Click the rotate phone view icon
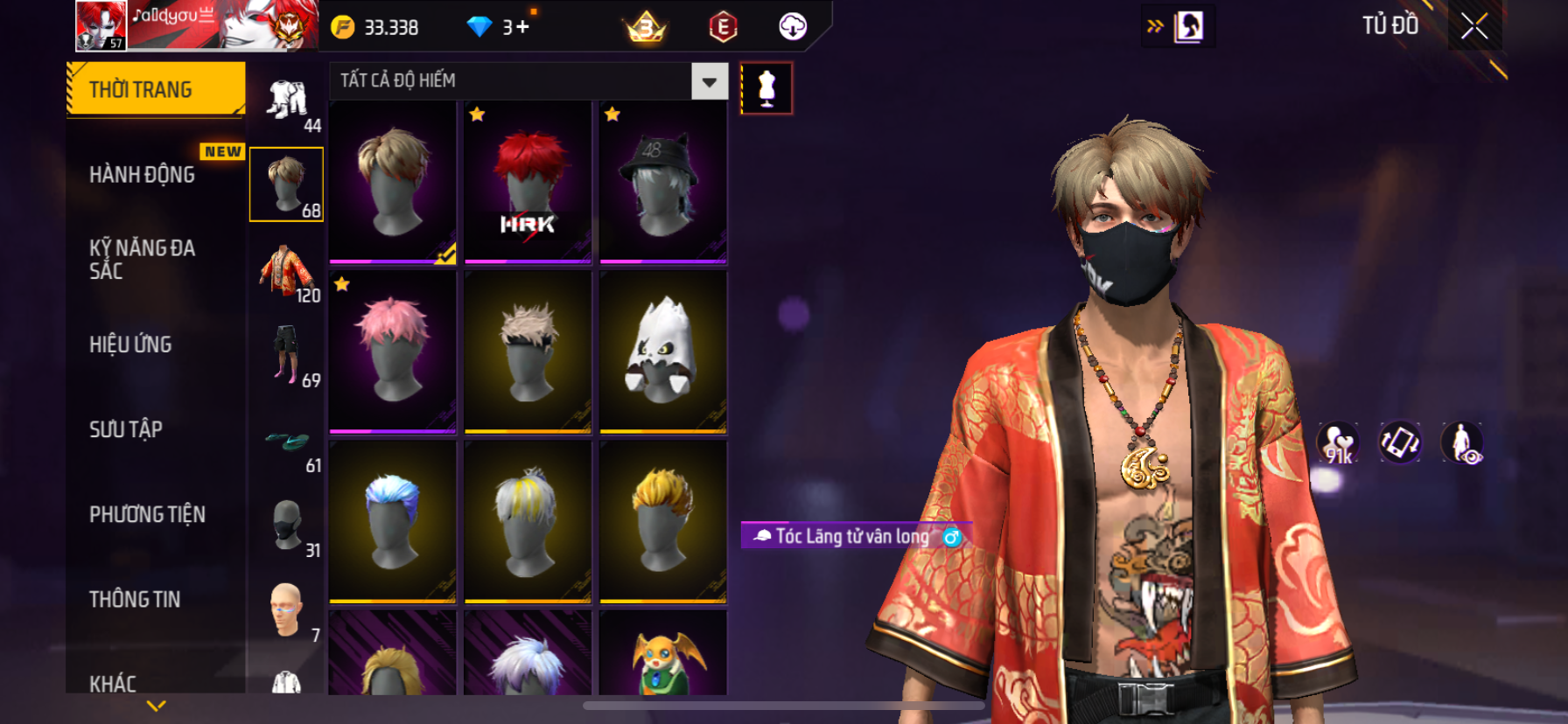This screenshot has width=1568, height=724. point(1399,442)
